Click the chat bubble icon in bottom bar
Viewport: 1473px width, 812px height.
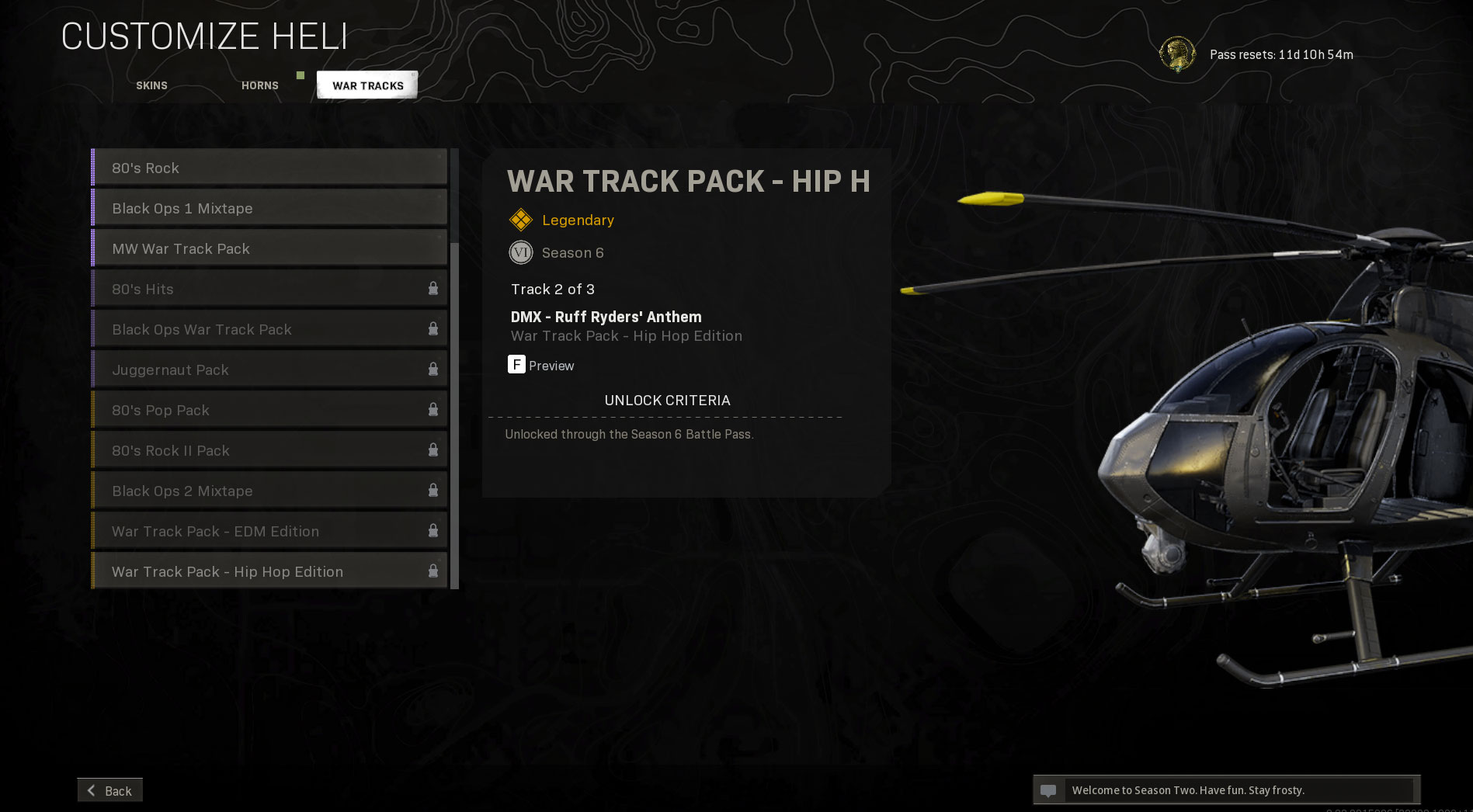[x=1050, y=789]
